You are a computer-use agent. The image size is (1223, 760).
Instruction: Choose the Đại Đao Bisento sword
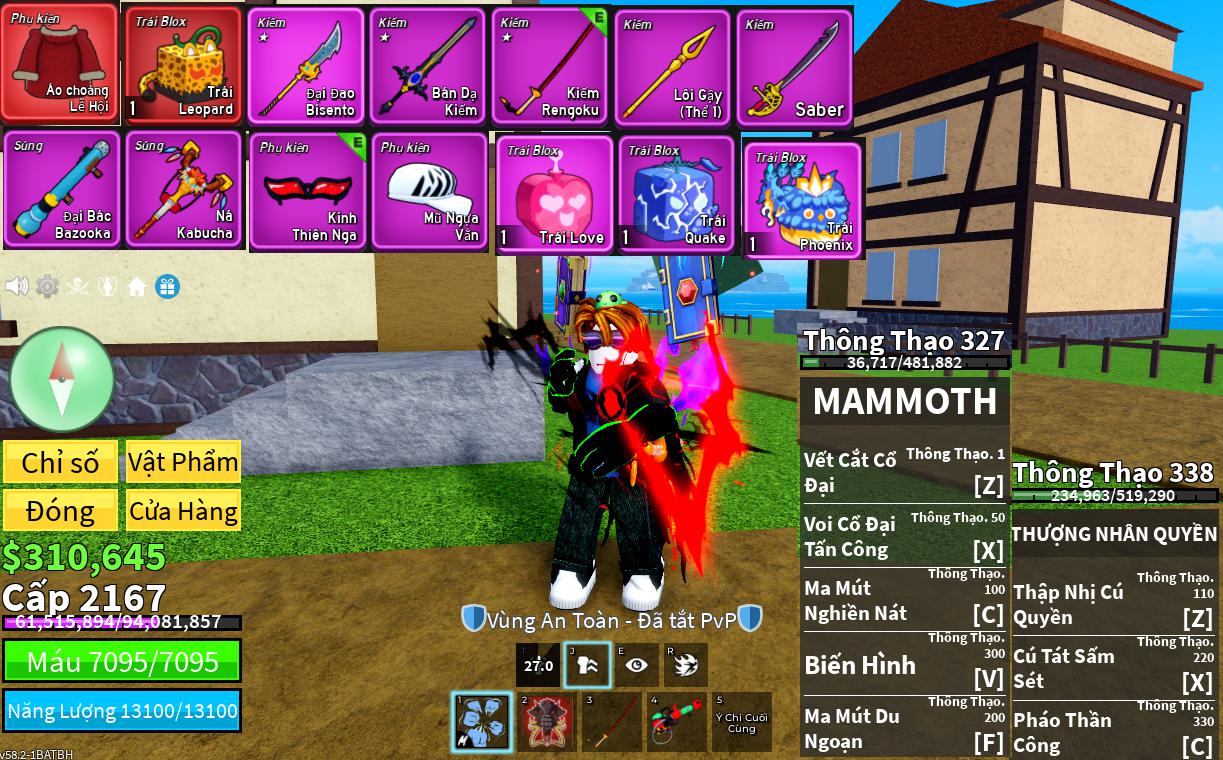pos(305,66)
